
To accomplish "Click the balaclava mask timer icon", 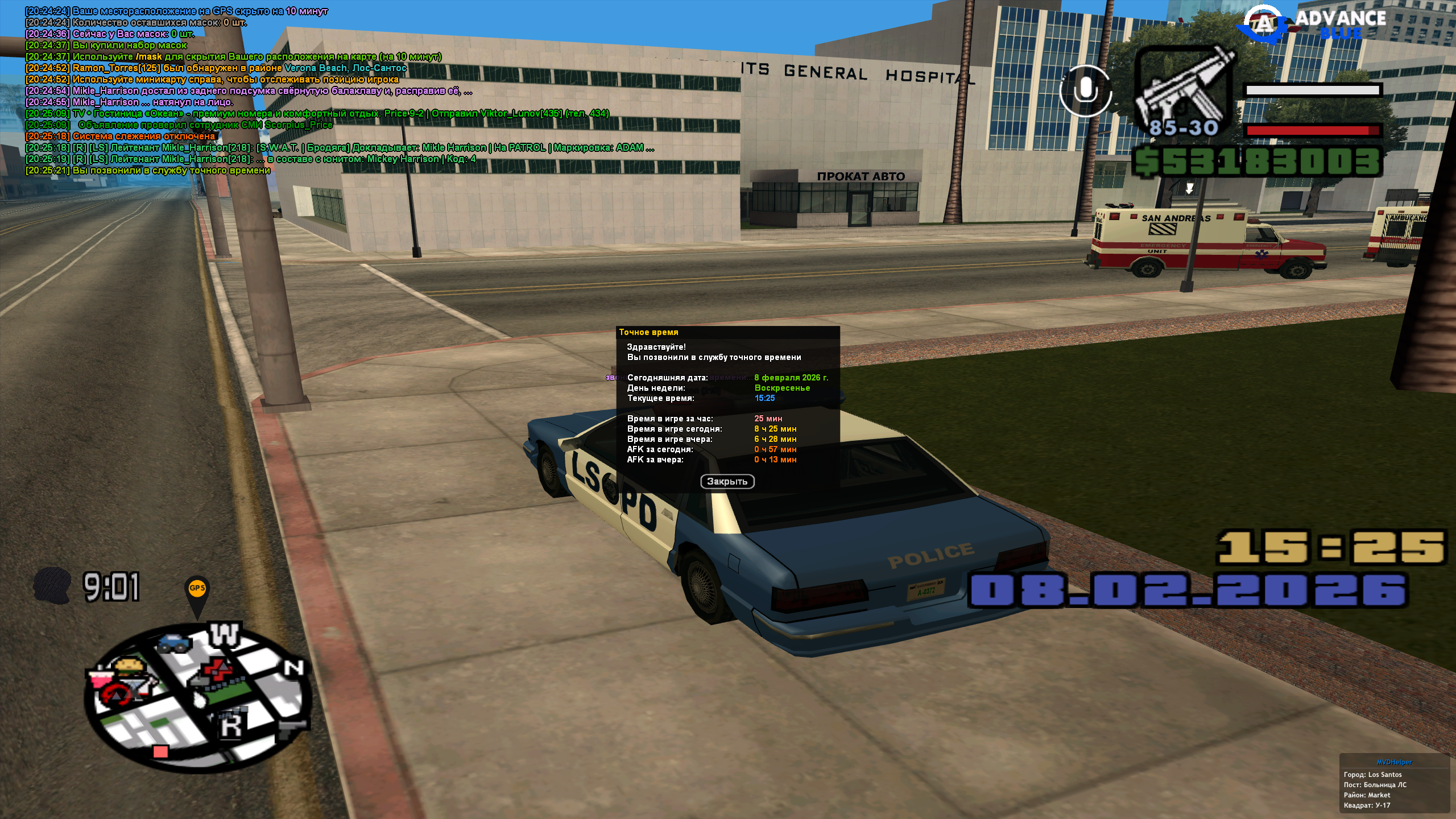I will click(52, 585).
